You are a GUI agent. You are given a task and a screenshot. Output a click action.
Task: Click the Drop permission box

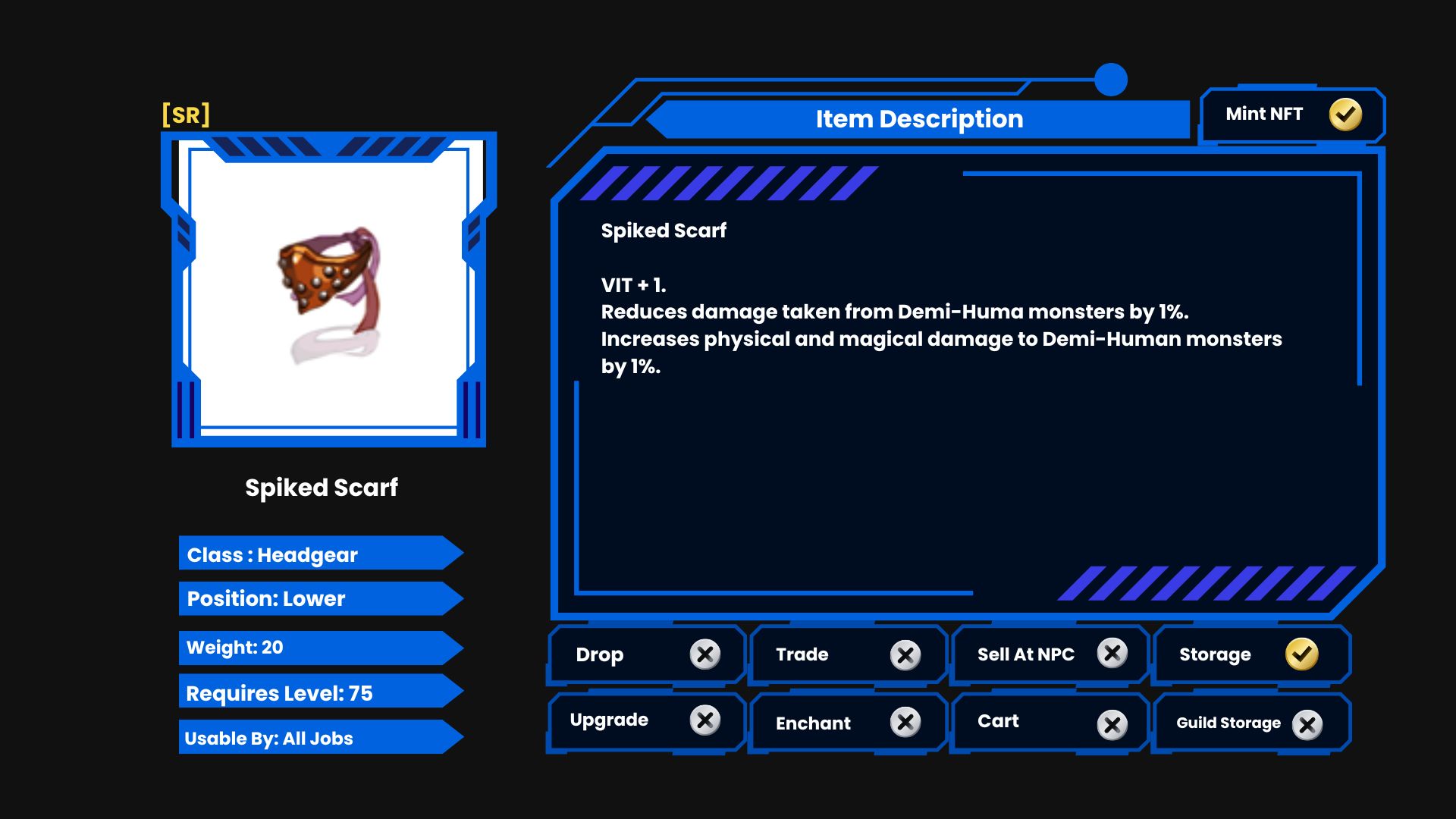(646, 654)
